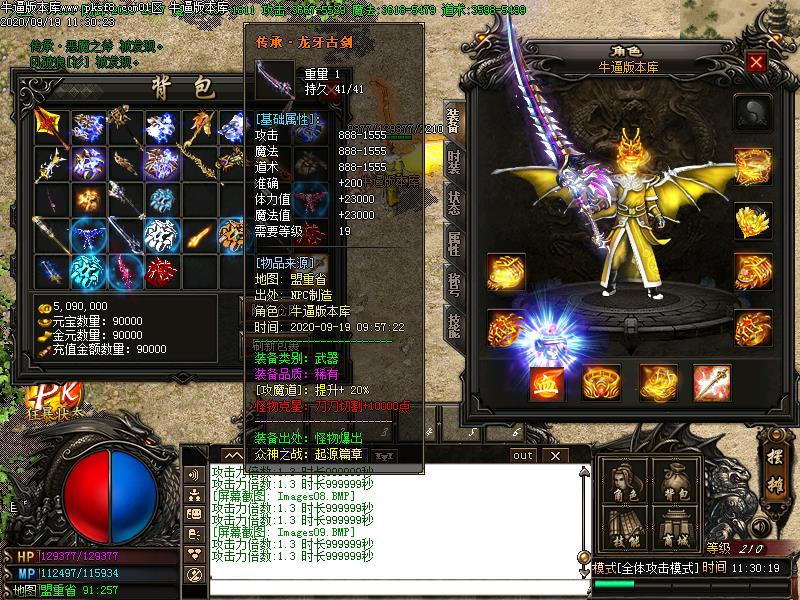Viewport: 800px width, 600px height.
Task: Toggle the sound speaker icon
Action: (192, 474)
